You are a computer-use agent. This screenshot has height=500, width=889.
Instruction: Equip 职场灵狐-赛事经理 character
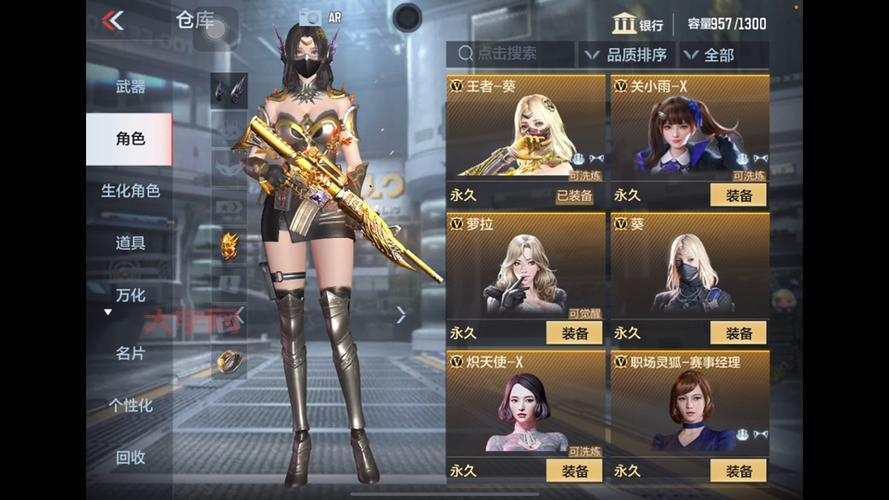[738, 471]
